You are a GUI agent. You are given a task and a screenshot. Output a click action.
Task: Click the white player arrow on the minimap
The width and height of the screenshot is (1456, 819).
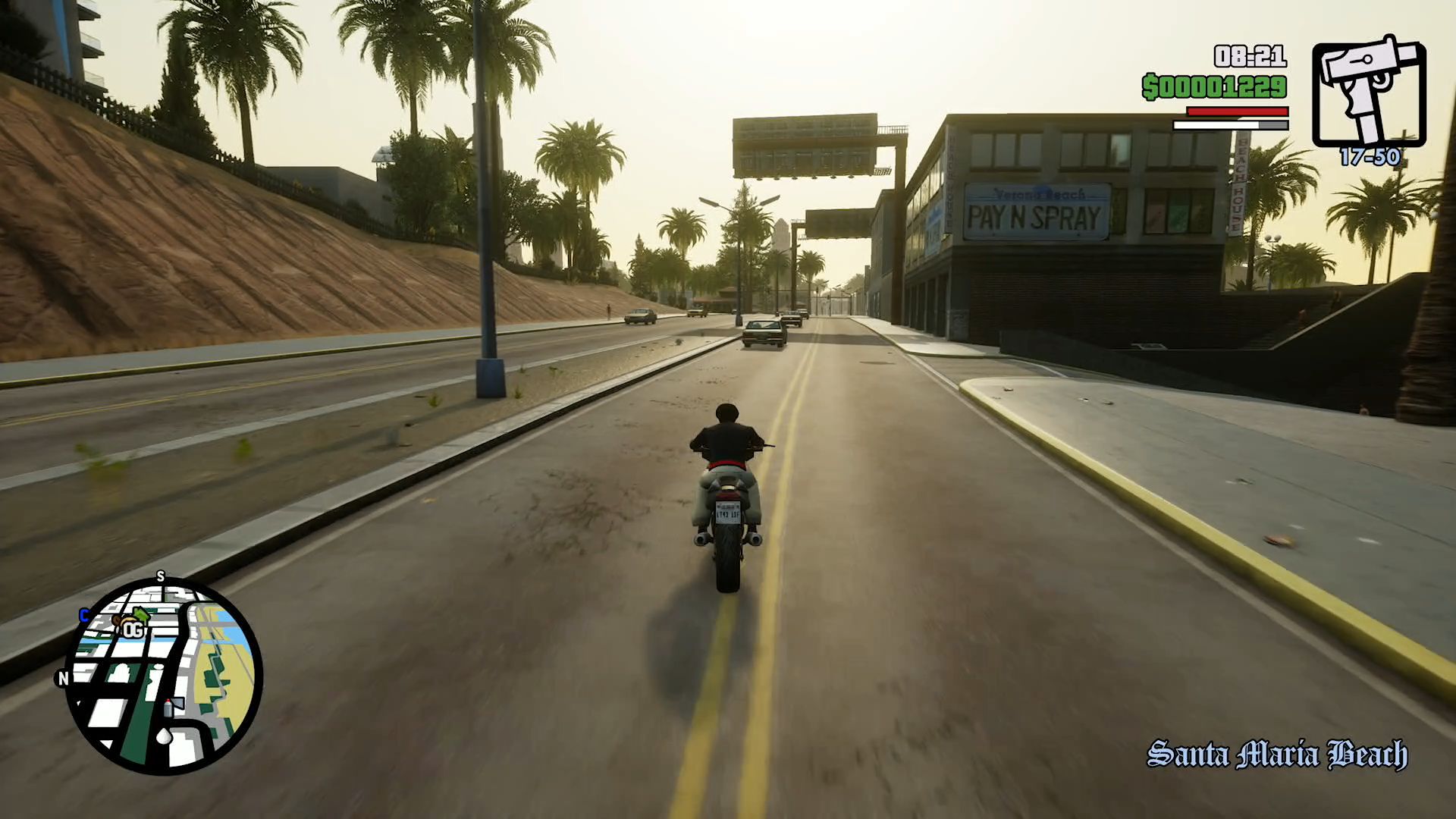pyautogui.click(x=164, y=736)
